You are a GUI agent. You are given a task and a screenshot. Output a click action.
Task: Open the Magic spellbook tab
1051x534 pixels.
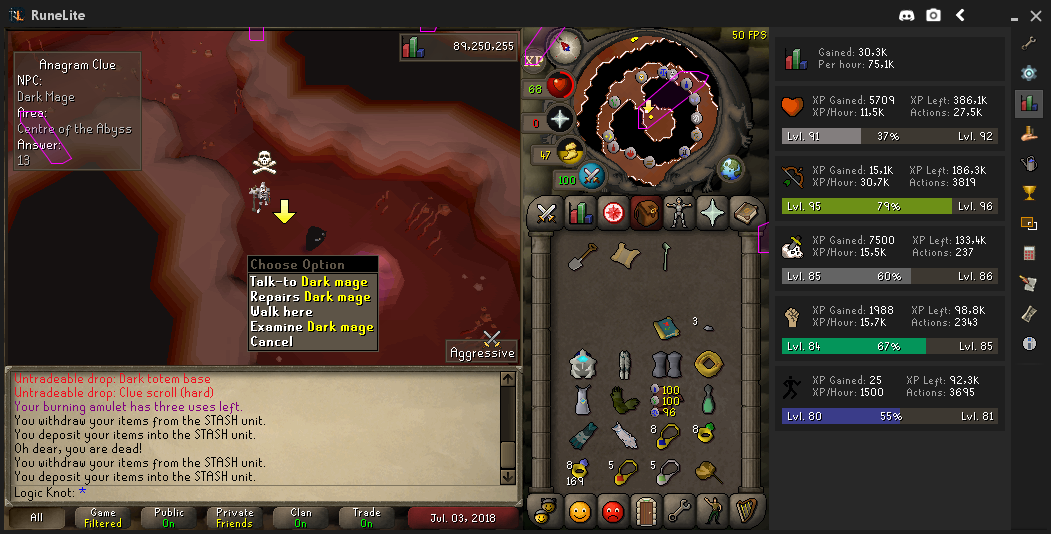pyautogui.click(x=746, y=212)
